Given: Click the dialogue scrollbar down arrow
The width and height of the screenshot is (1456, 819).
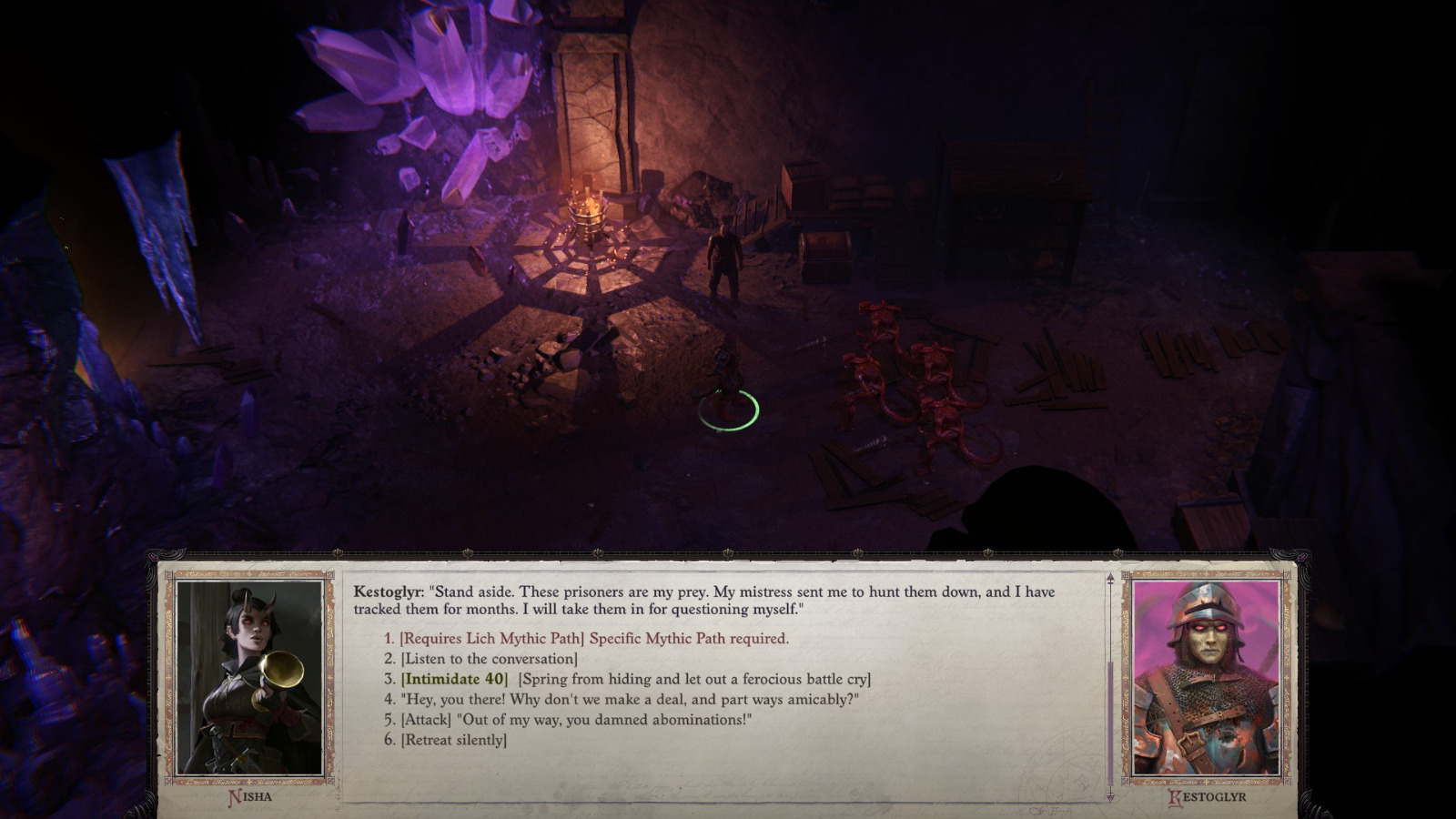Looking at the screenshot, I should pos(1108,795).
